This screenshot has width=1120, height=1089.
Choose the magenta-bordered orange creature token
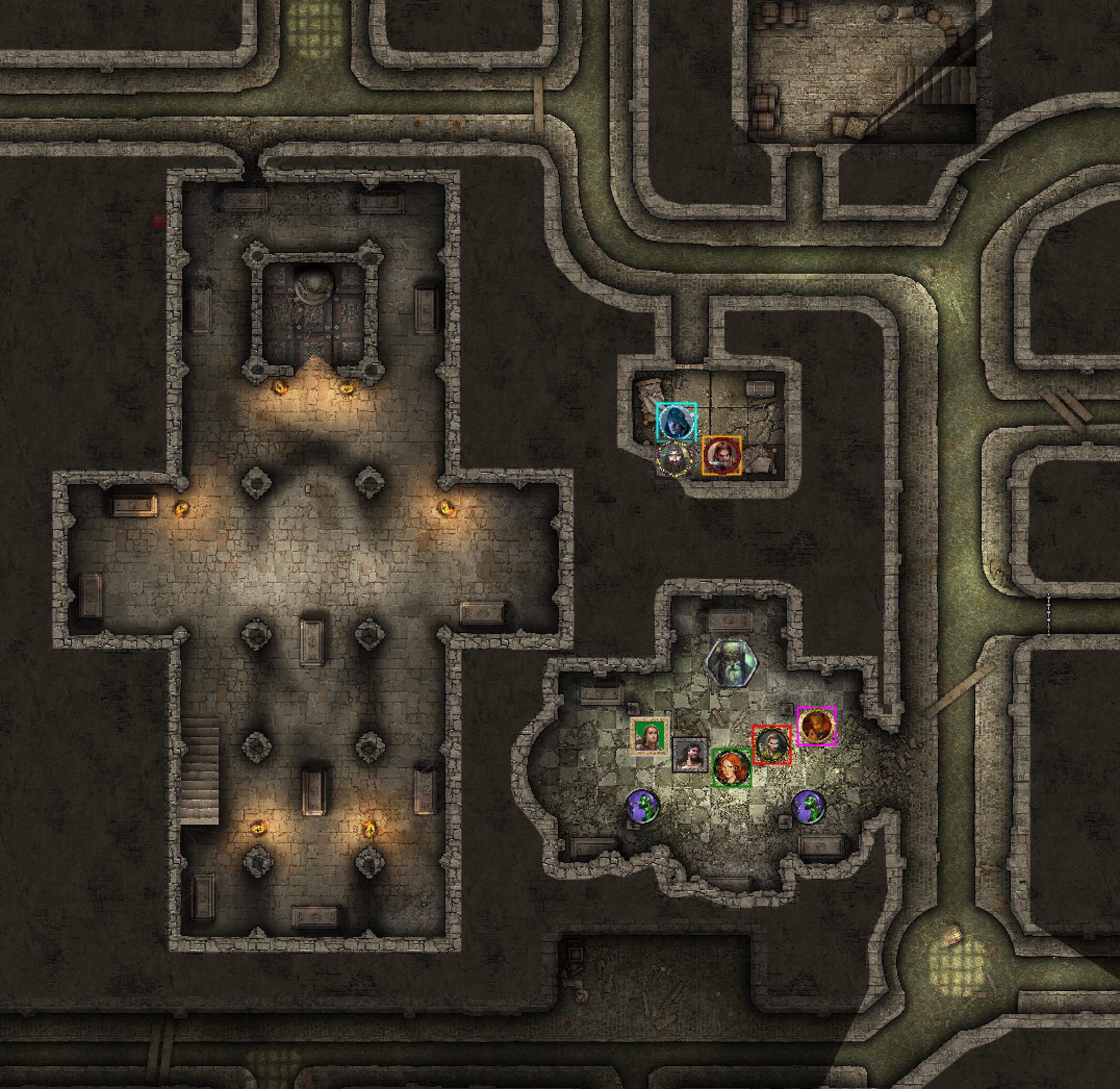817,726
